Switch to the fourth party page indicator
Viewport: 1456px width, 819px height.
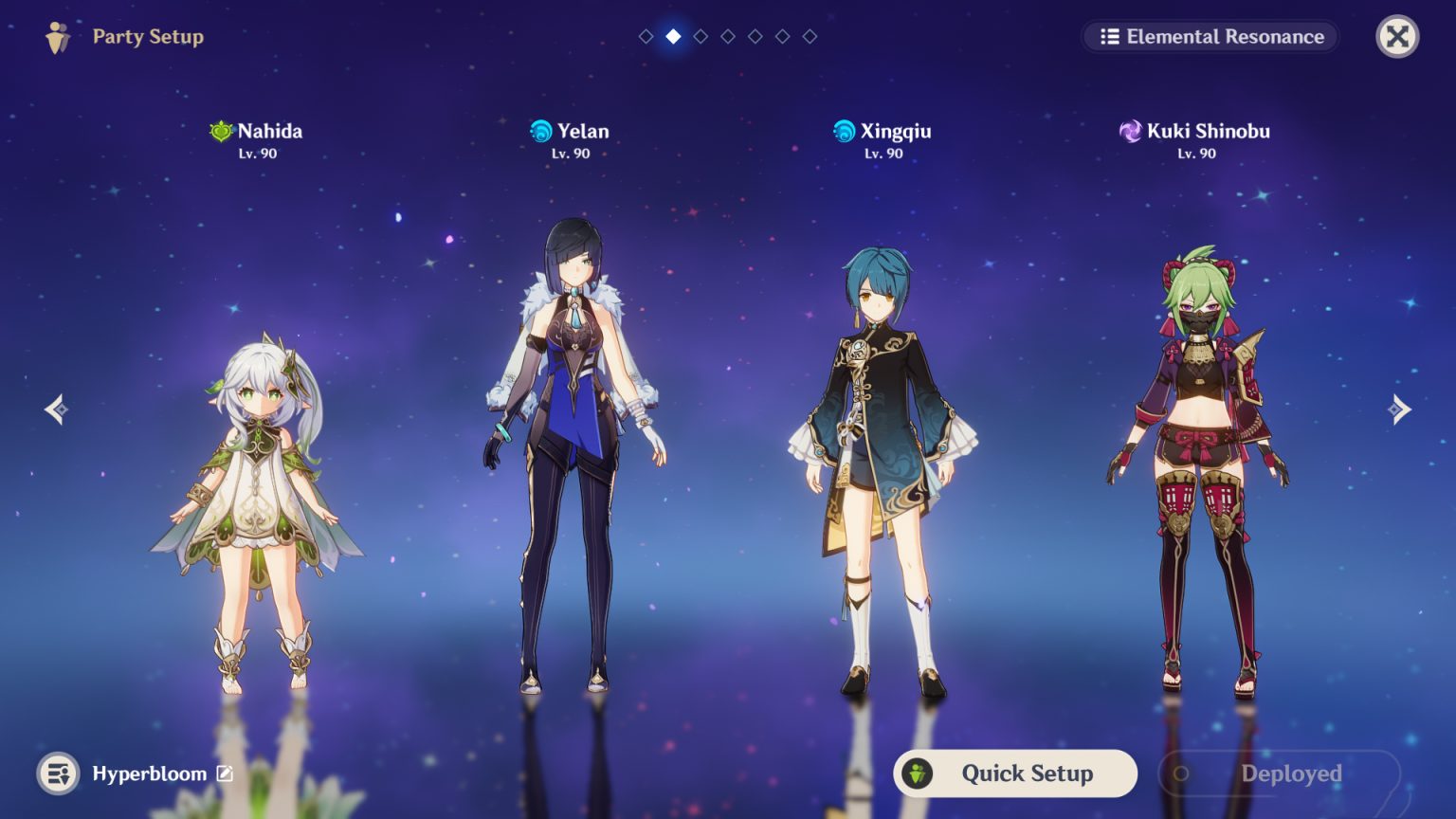click(x=727, y=37)
